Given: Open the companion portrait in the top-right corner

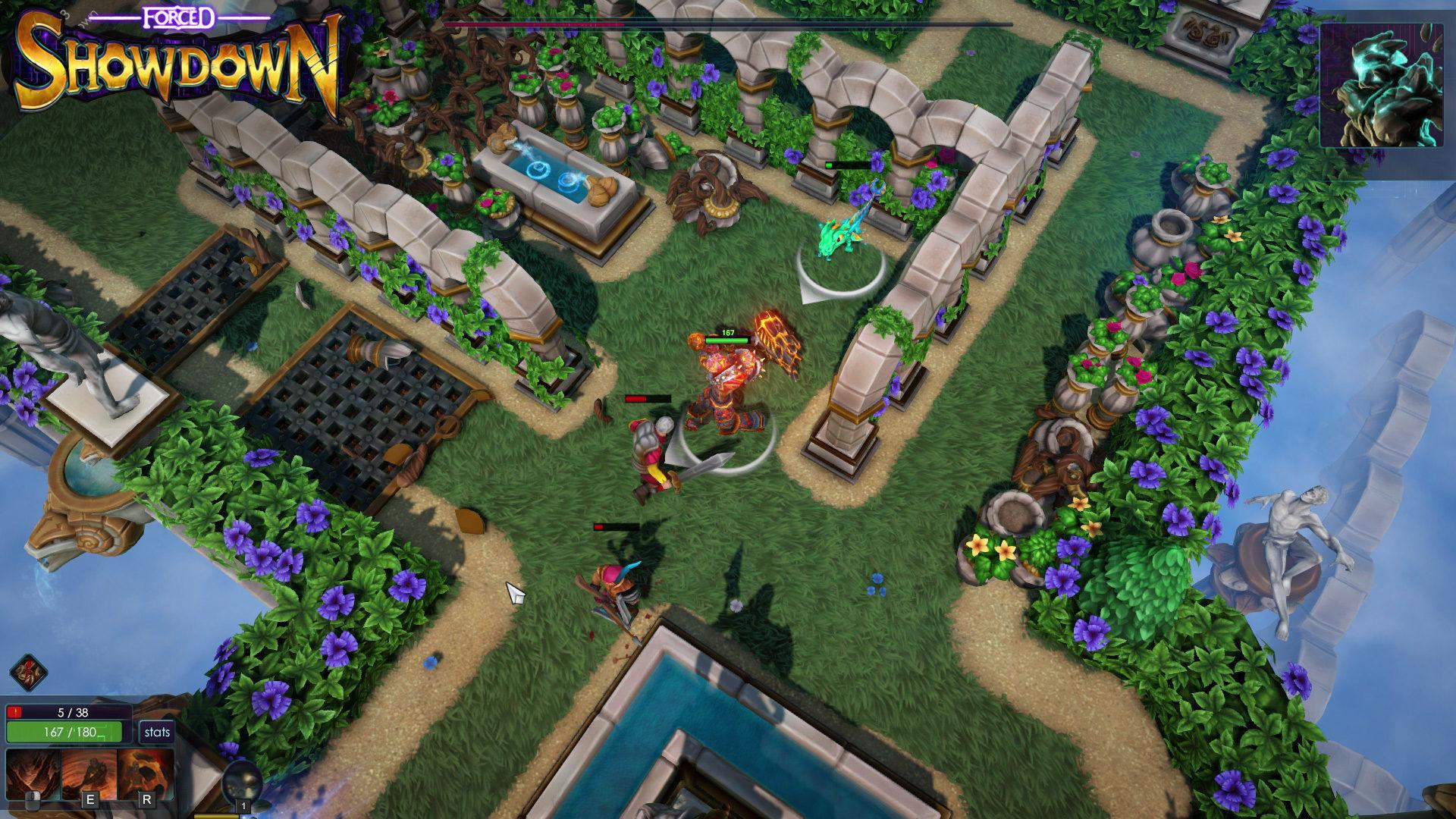Looking at the screenshot, I should 1382,87.
